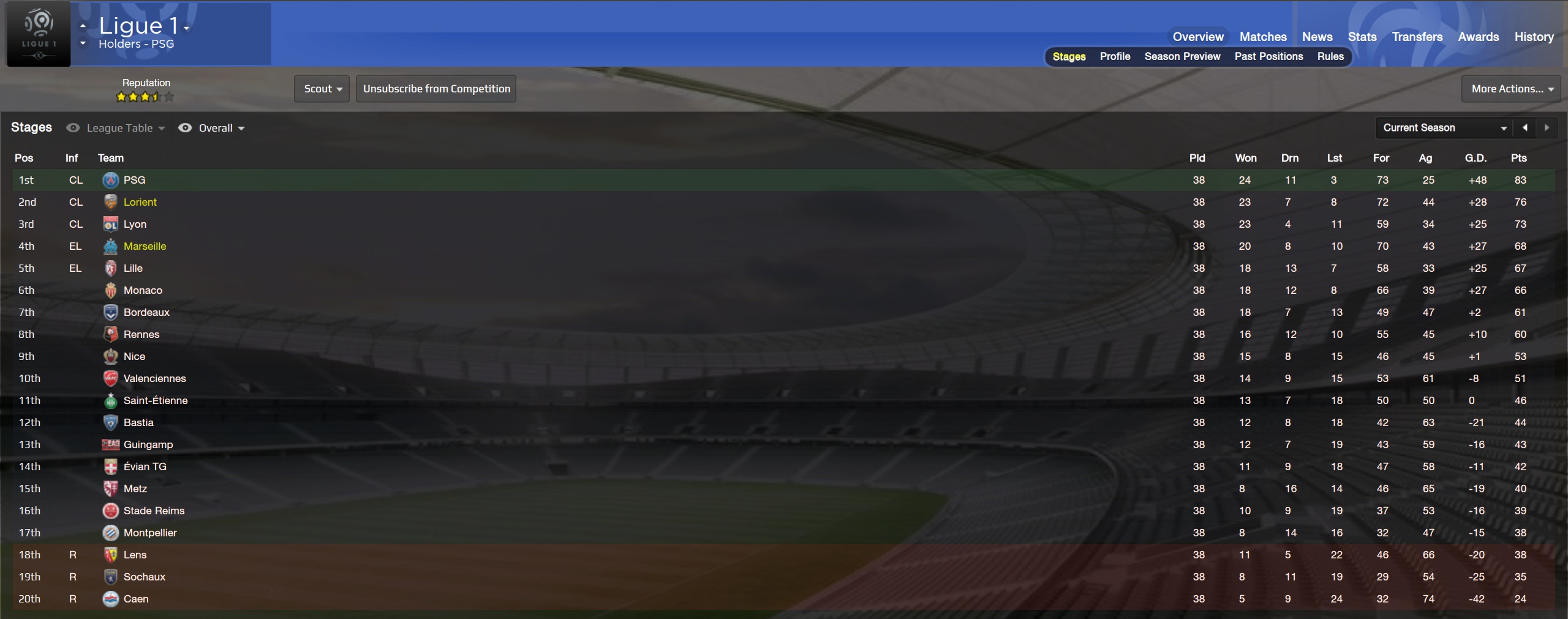
Task: Switch to the Matches tab
Action: [x=1262, y=37]
